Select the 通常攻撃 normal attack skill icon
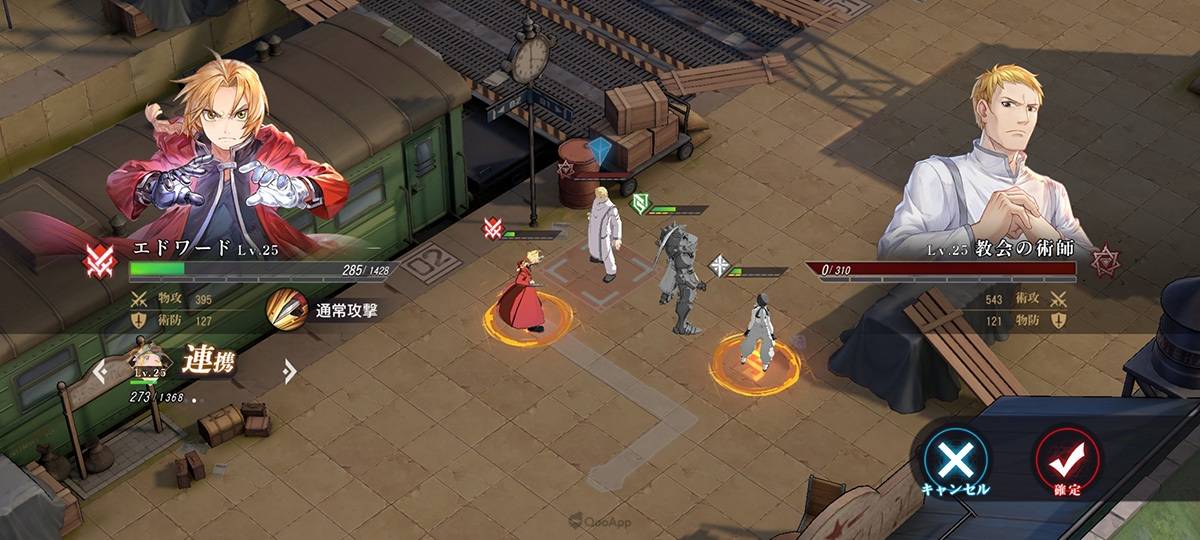Viewport: 1200px width, 540px height. (286, 308)
